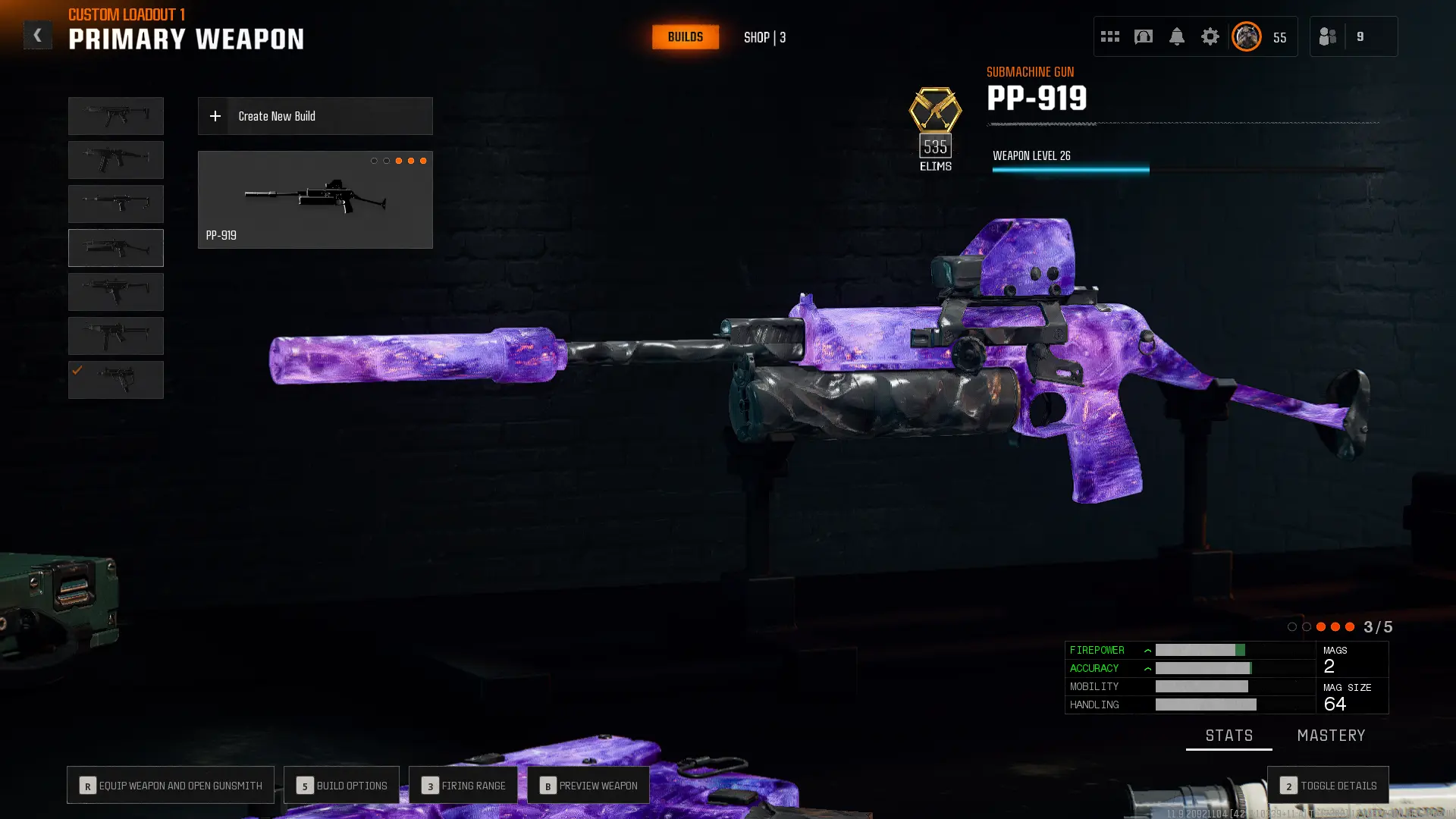Click the headset support icon
Screen dimensions: 1456x819
pos(1143,36)
